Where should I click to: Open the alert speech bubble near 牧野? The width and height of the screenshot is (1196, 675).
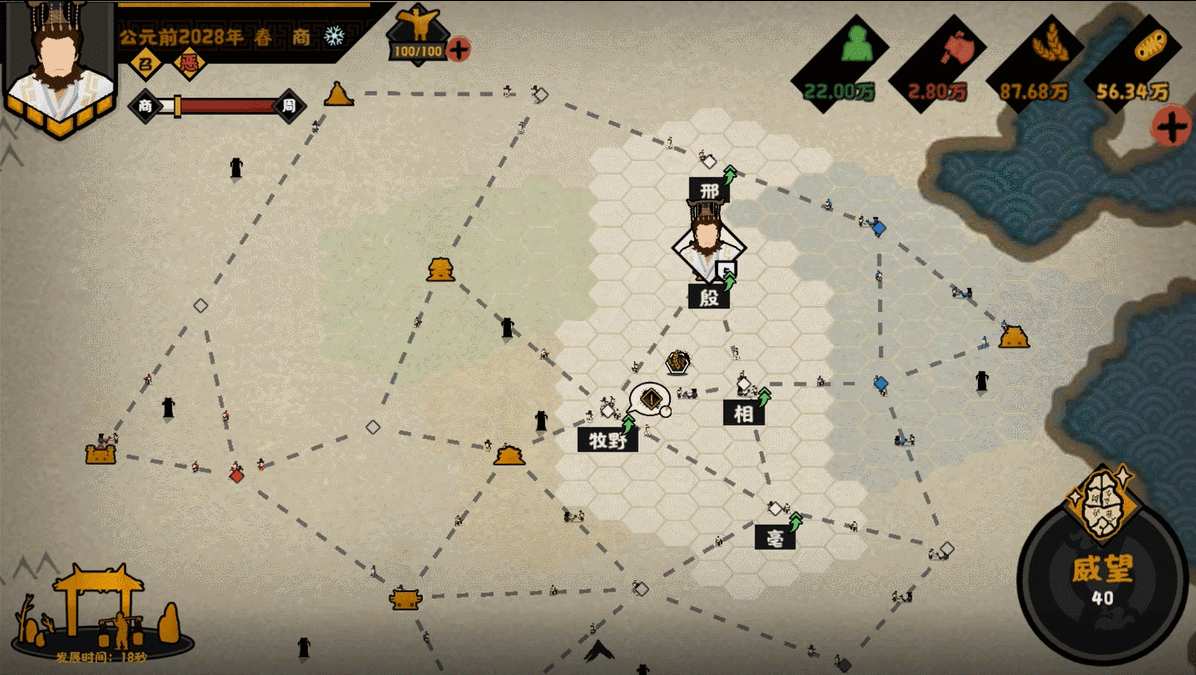pos(651,399)
